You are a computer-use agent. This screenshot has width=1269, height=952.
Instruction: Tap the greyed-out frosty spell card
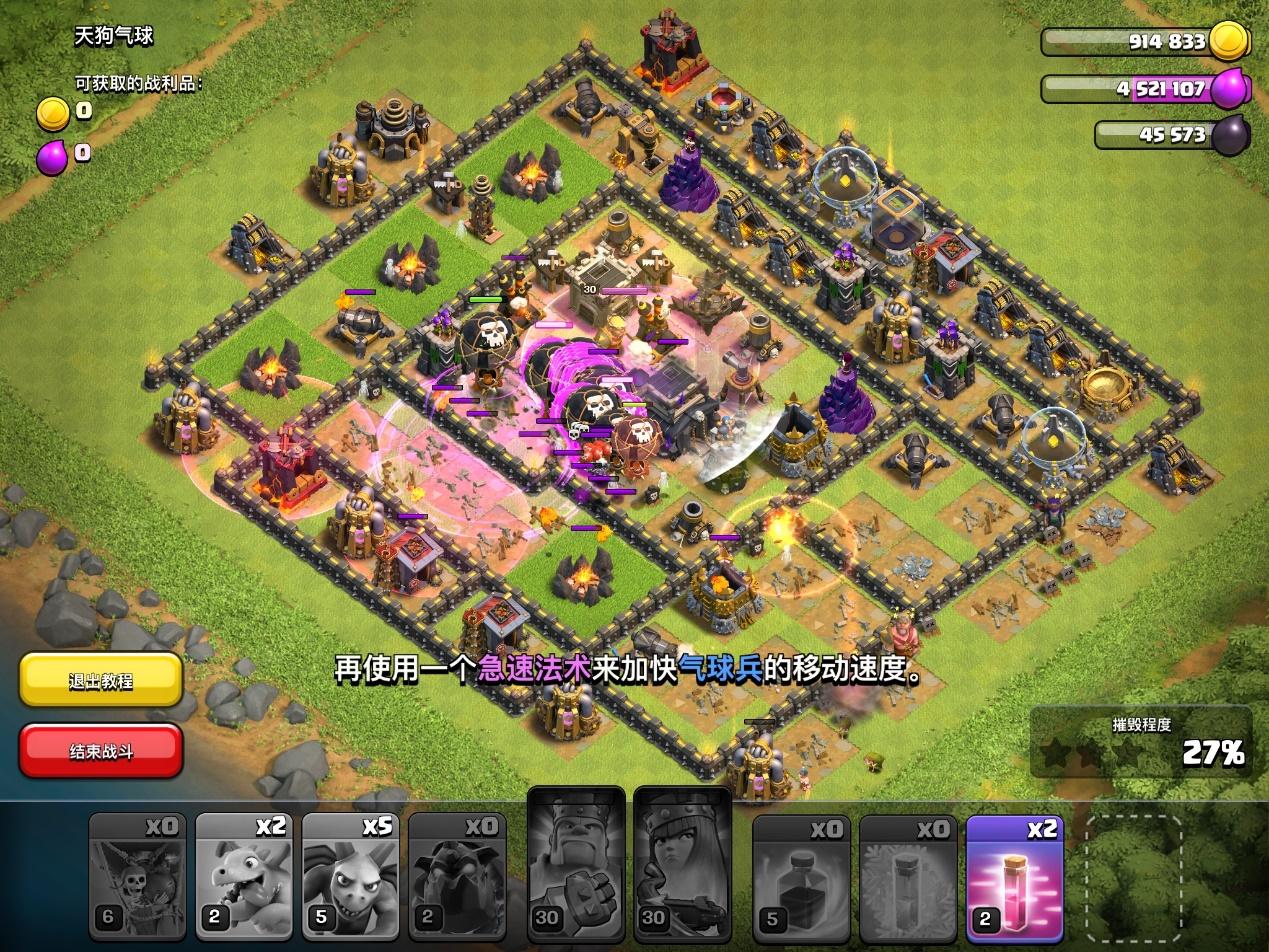point(907,878)
